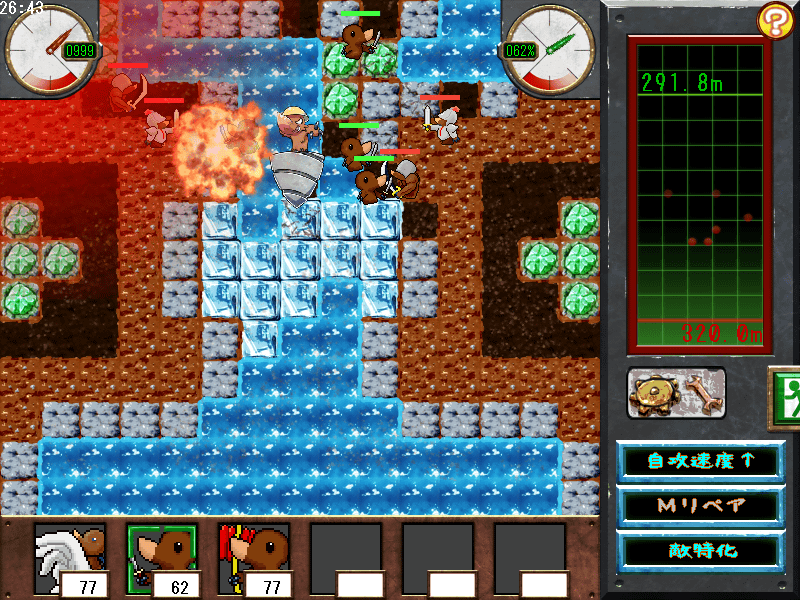Click the green grid depth radar
This screenshot has width=800, height=600.
click(x=697, y=195)
